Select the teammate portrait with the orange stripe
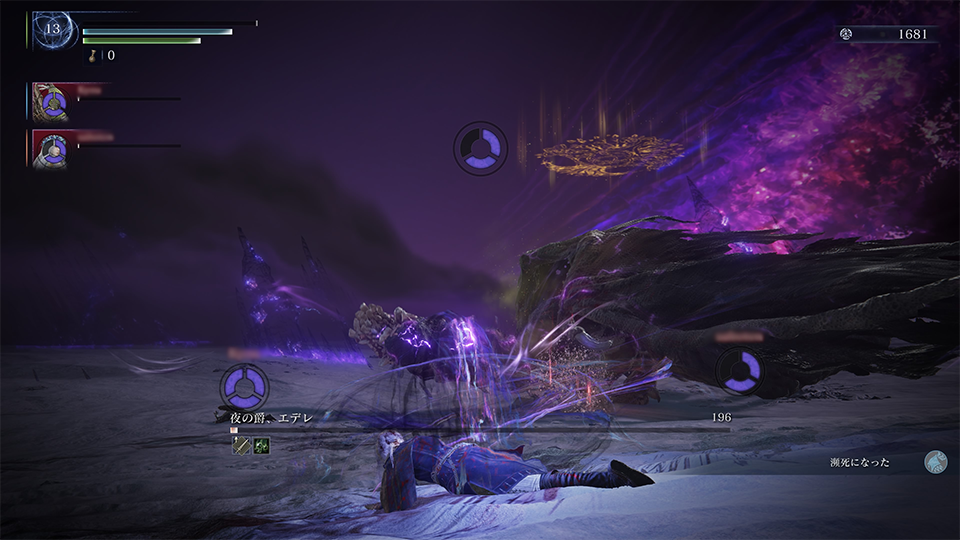This screenshot has width=960, height=540. click(49, 148)
